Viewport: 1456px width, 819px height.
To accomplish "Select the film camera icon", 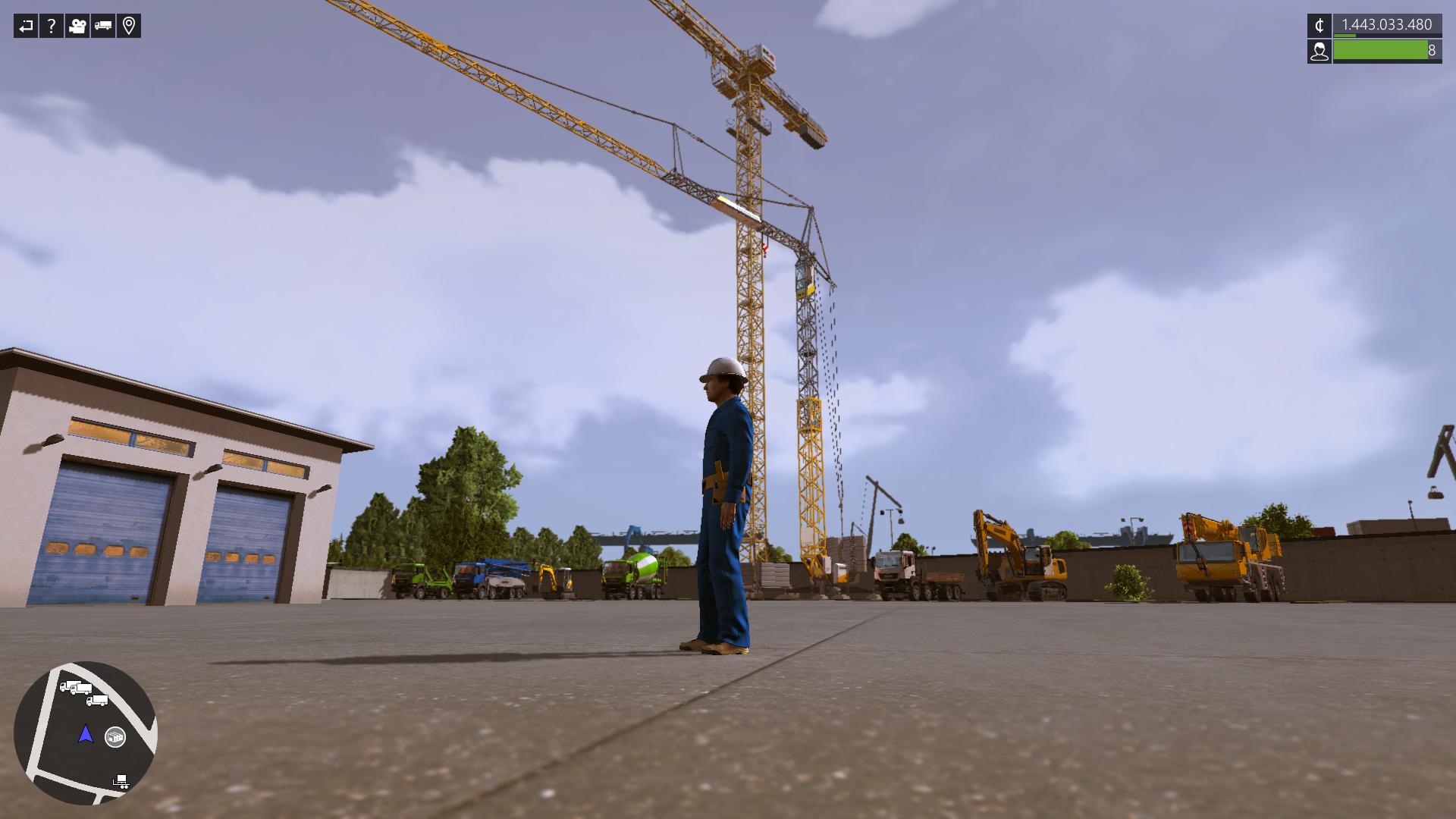I will pyautogui.click(x=77, y=27).
